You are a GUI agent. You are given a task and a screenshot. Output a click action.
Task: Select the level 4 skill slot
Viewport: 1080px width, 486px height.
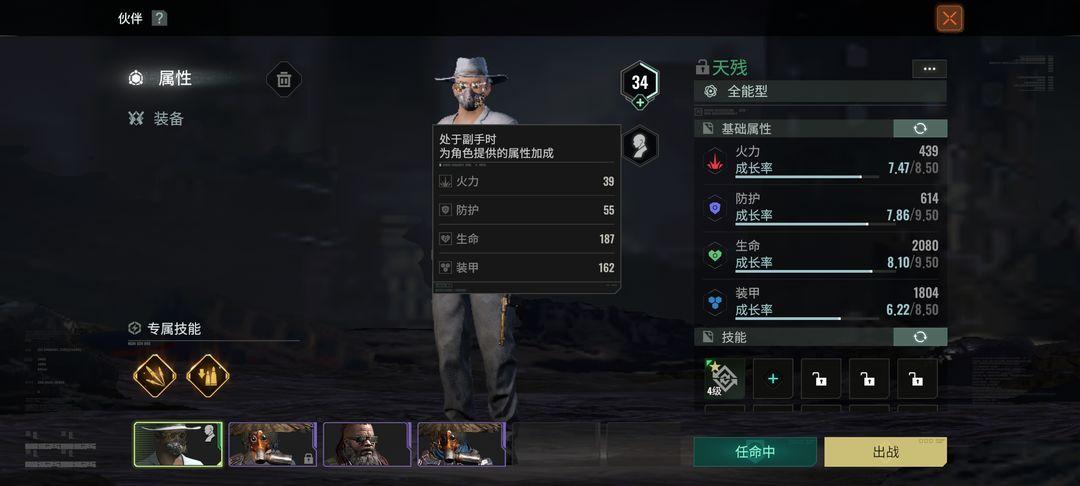coord(724,379)
